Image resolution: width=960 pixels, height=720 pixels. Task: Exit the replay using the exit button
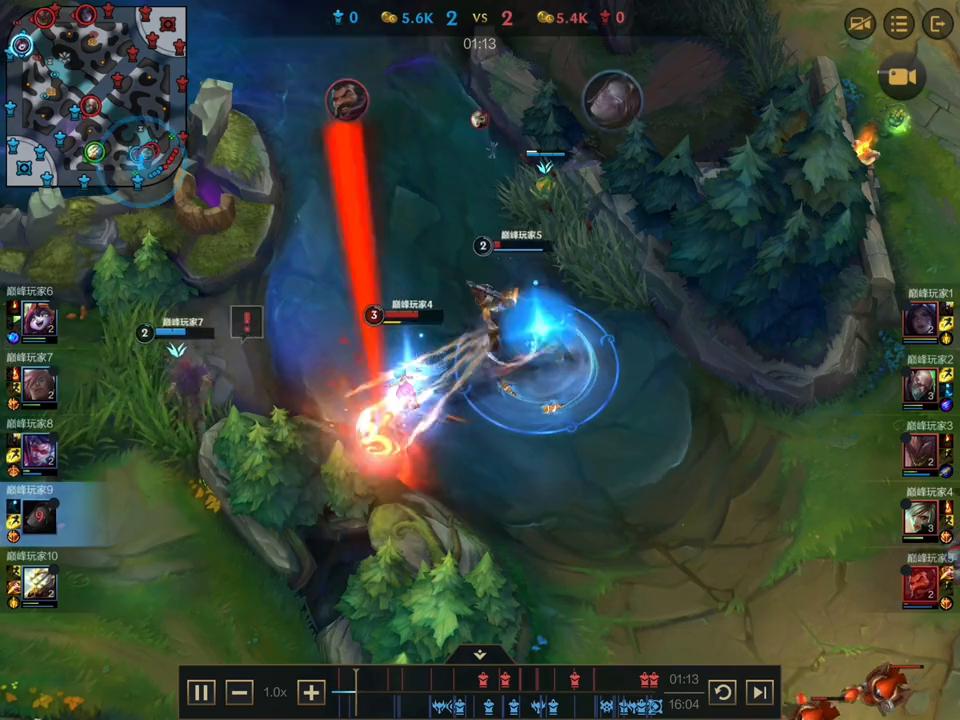[x=937, y=24]
